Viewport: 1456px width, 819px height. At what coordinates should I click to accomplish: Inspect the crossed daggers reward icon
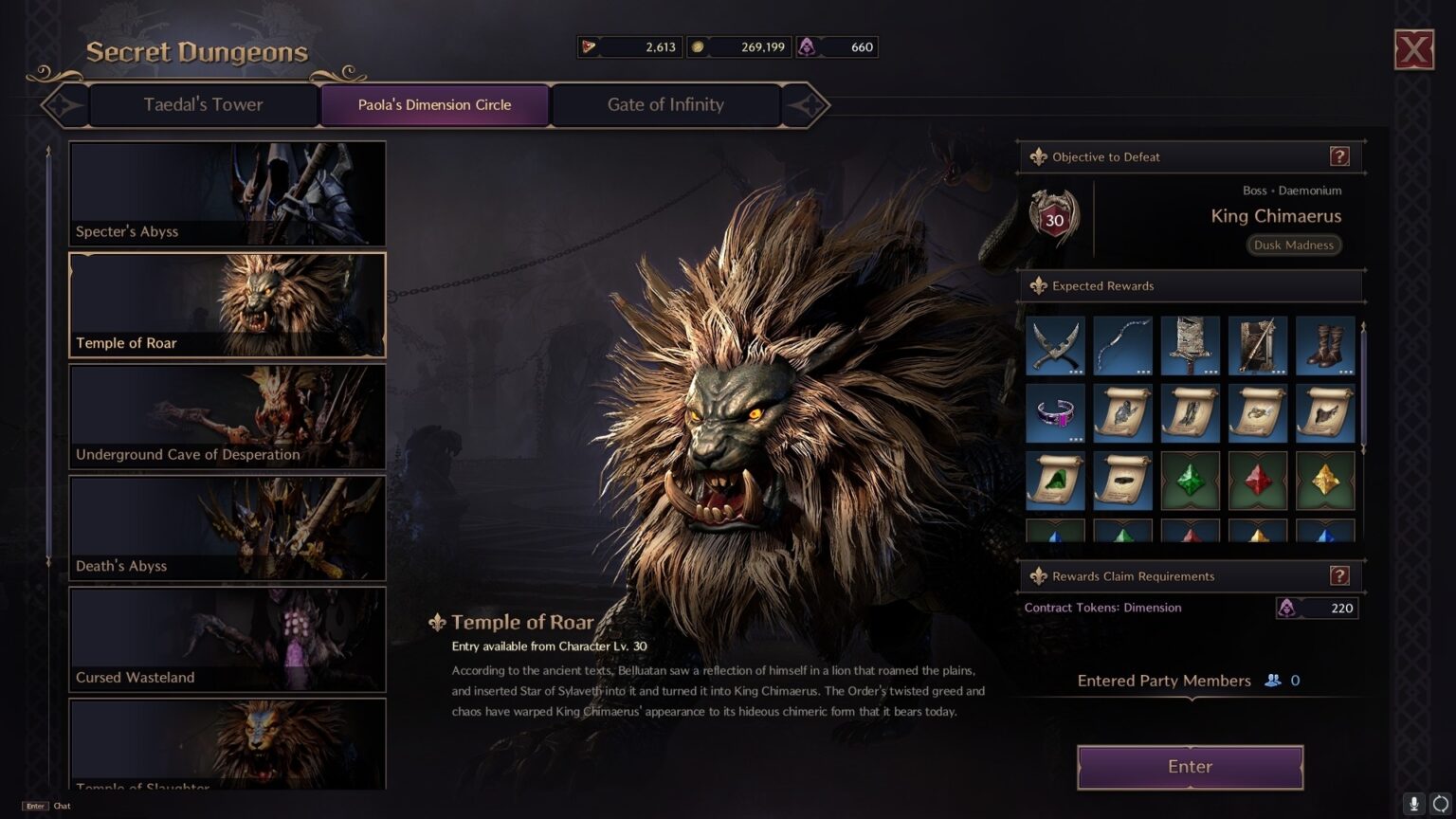coord(1055,345)
